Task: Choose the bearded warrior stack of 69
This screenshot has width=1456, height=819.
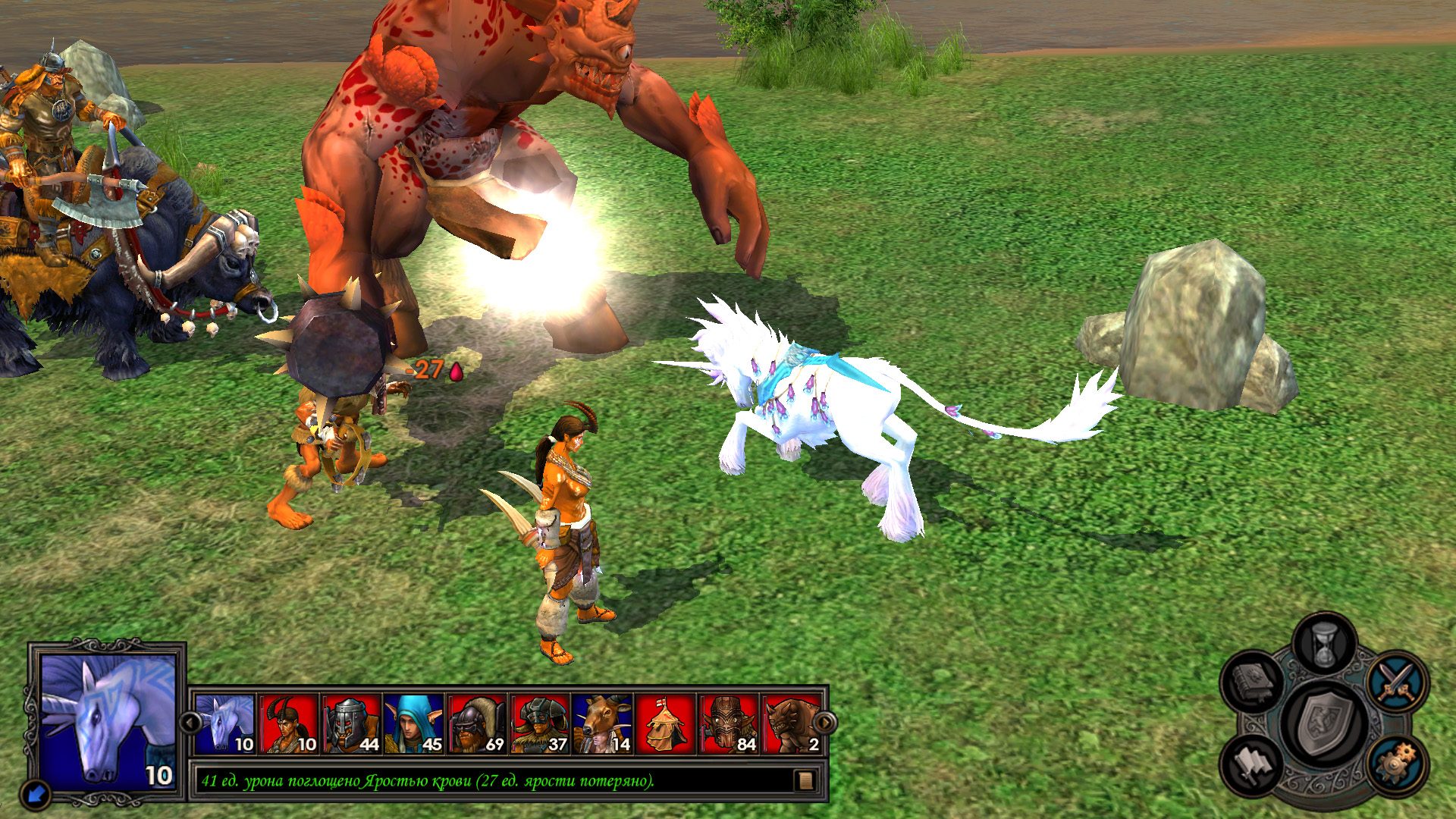Action: (477, 724)
